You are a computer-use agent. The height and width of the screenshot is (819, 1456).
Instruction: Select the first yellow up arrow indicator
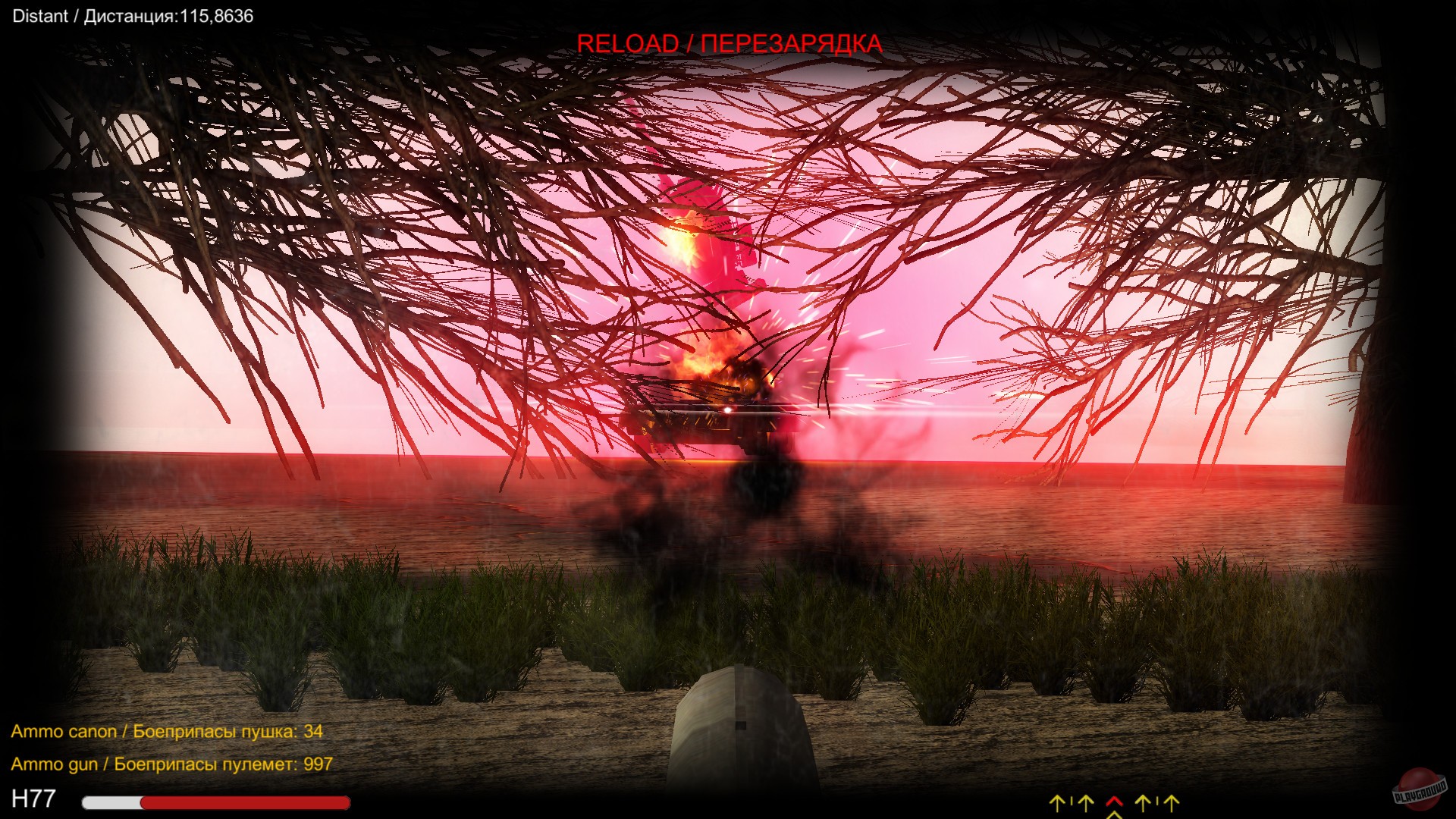click(x=1057, y=802)
